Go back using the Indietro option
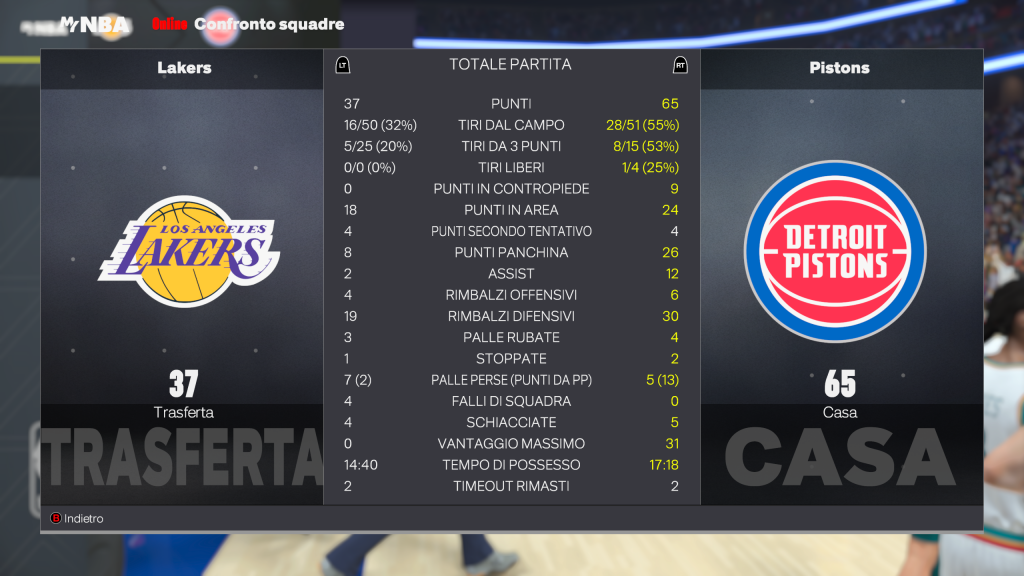The height and width of the screenshot is (576, 1024). click(x=78, y=519)
